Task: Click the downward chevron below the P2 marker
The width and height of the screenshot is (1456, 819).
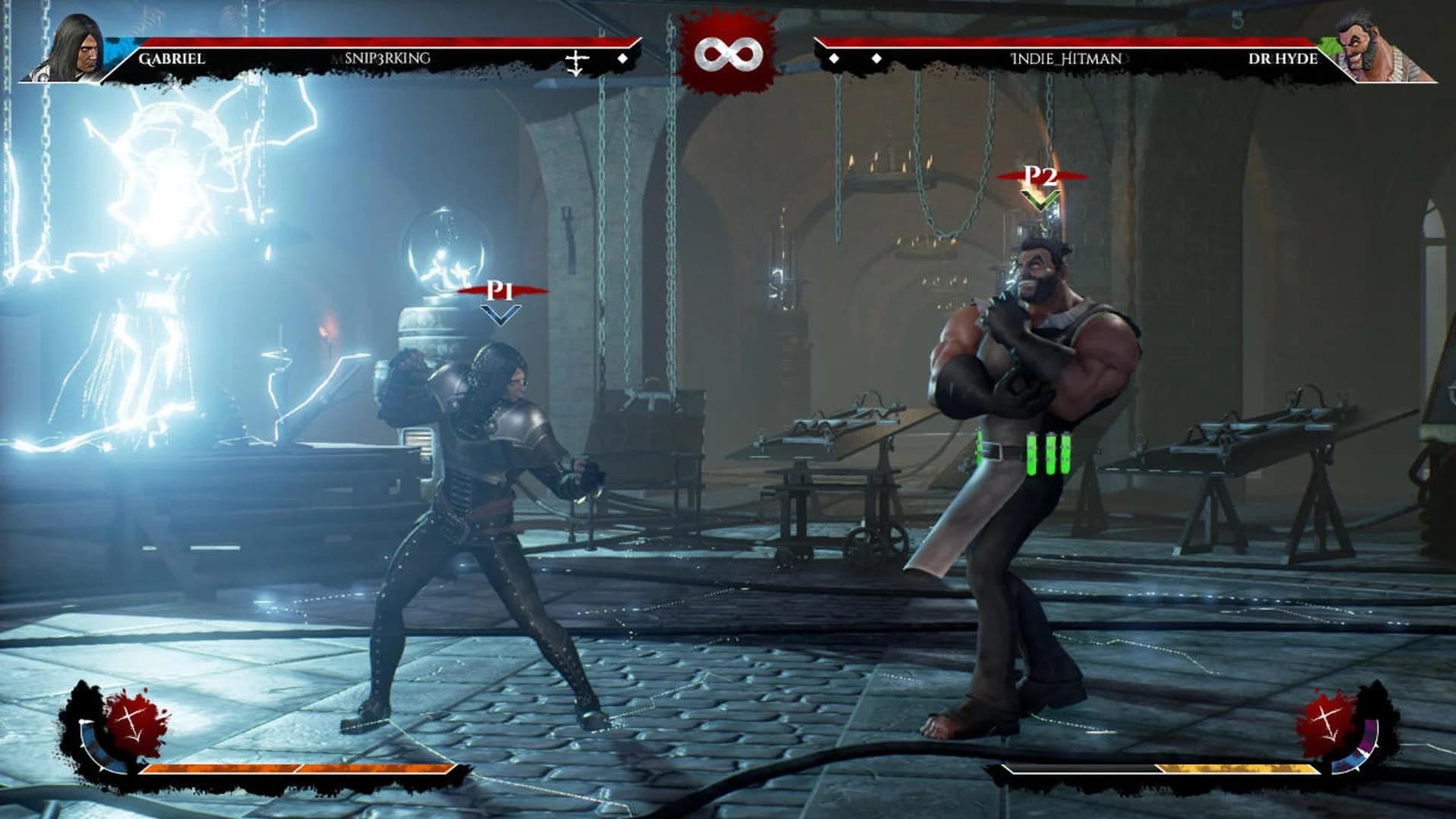Action: [1040, 199]
